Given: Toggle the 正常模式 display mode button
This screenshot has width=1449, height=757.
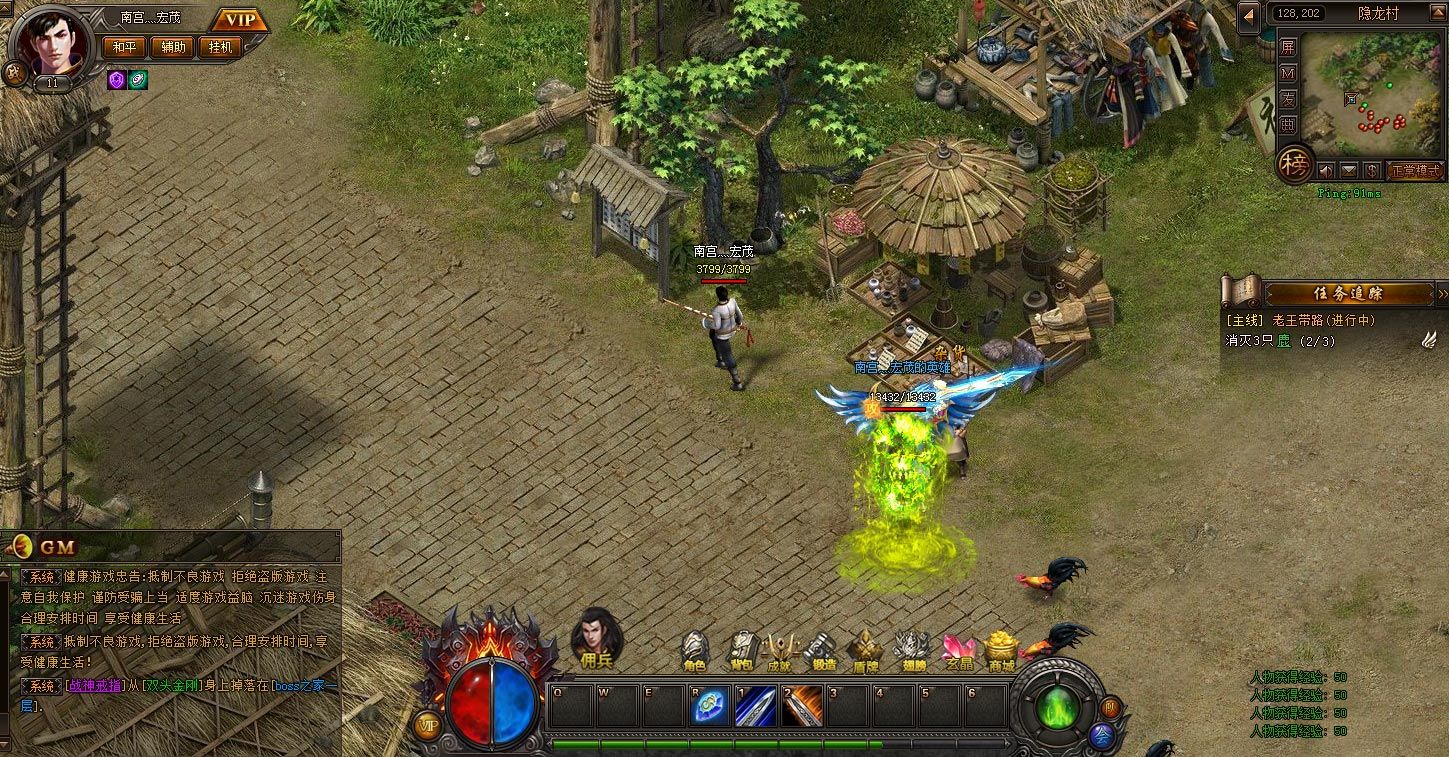Looking at the screenshot, I should pyautogui.click(x=1415, y=170).
